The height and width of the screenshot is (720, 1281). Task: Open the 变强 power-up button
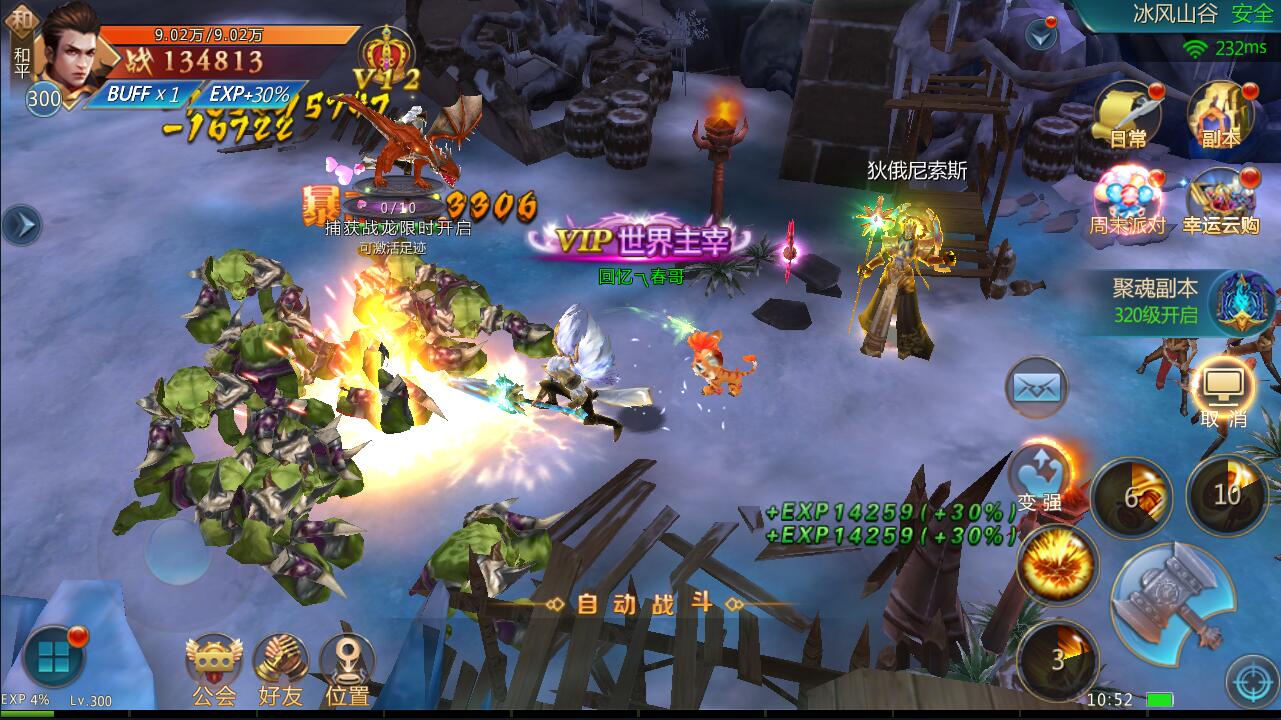1040,478
